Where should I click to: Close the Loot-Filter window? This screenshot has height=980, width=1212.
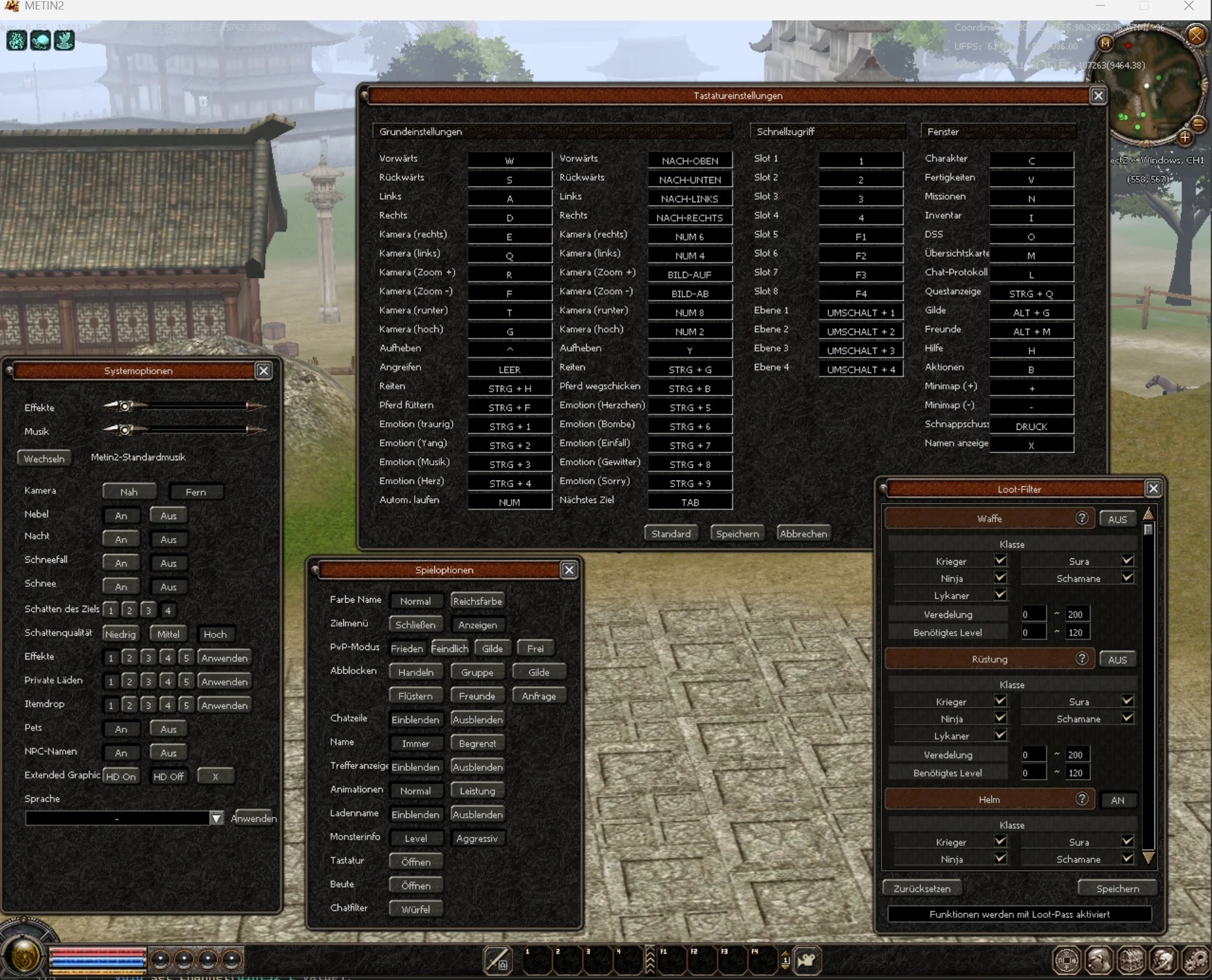[x=1153, y=489]
